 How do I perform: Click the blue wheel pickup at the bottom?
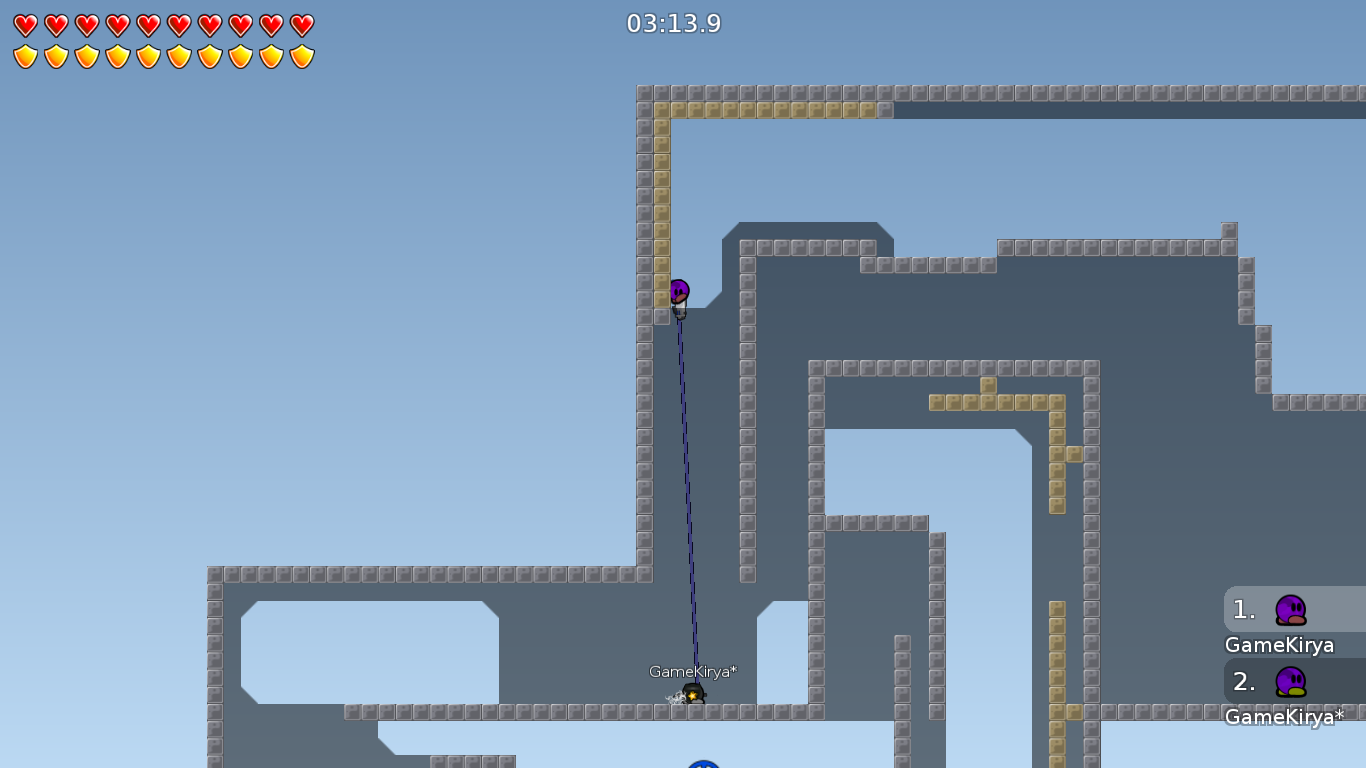click(x=701, y=764)
